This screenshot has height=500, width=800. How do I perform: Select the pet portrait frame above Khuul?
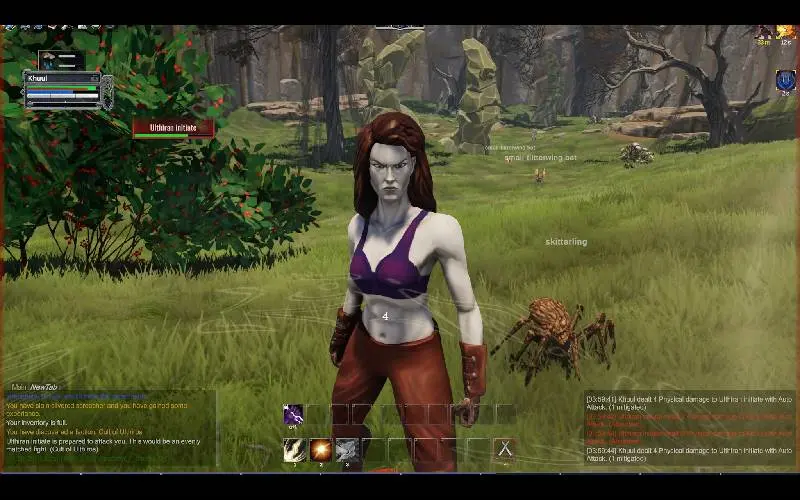coord(60,59)
